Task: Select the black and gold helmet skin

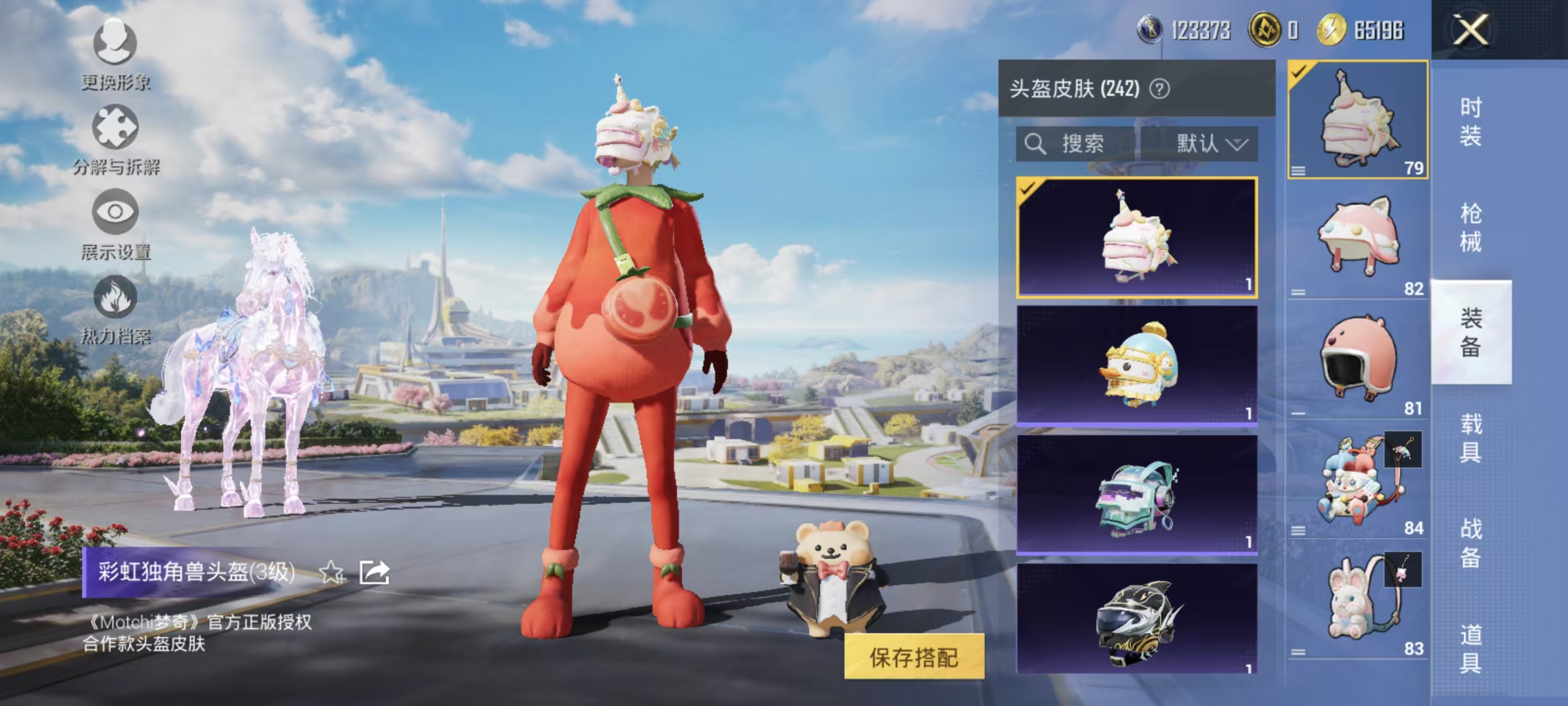Action: click(x=1136, y=618)
